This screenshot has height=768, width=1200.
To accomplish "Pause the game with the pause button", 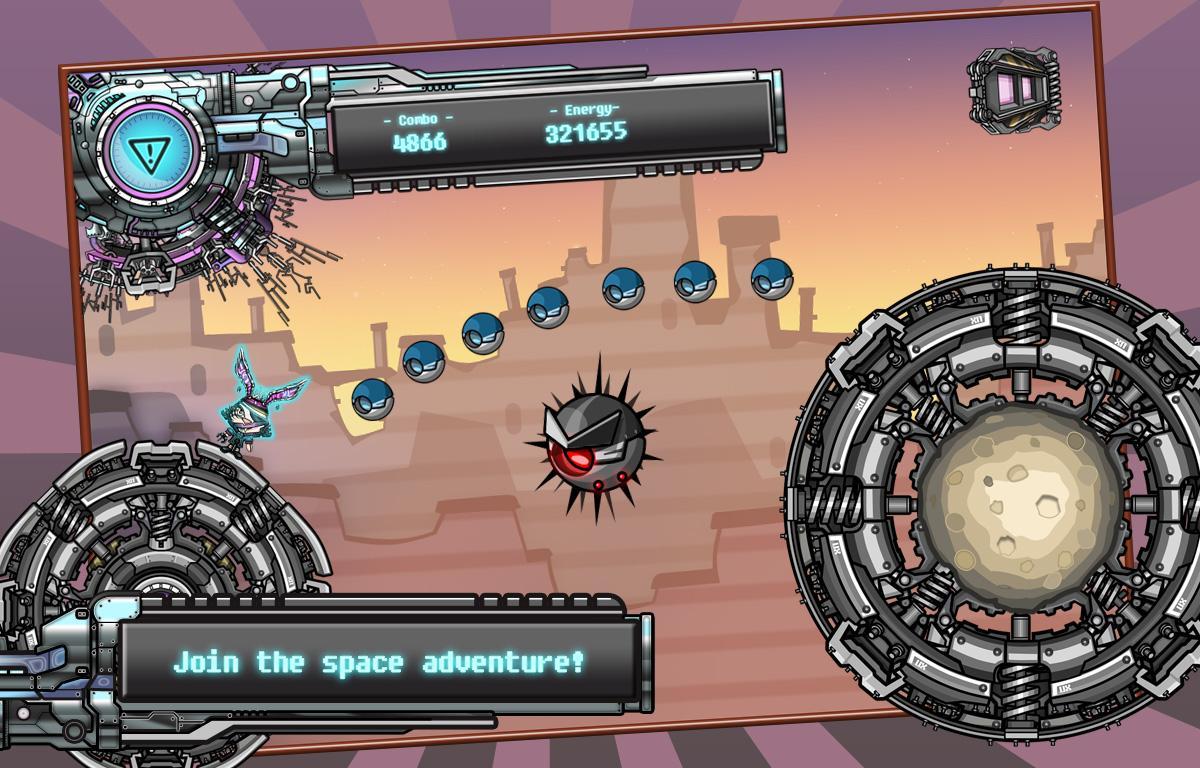I will pyautogui.click(x=1015, y=88).
